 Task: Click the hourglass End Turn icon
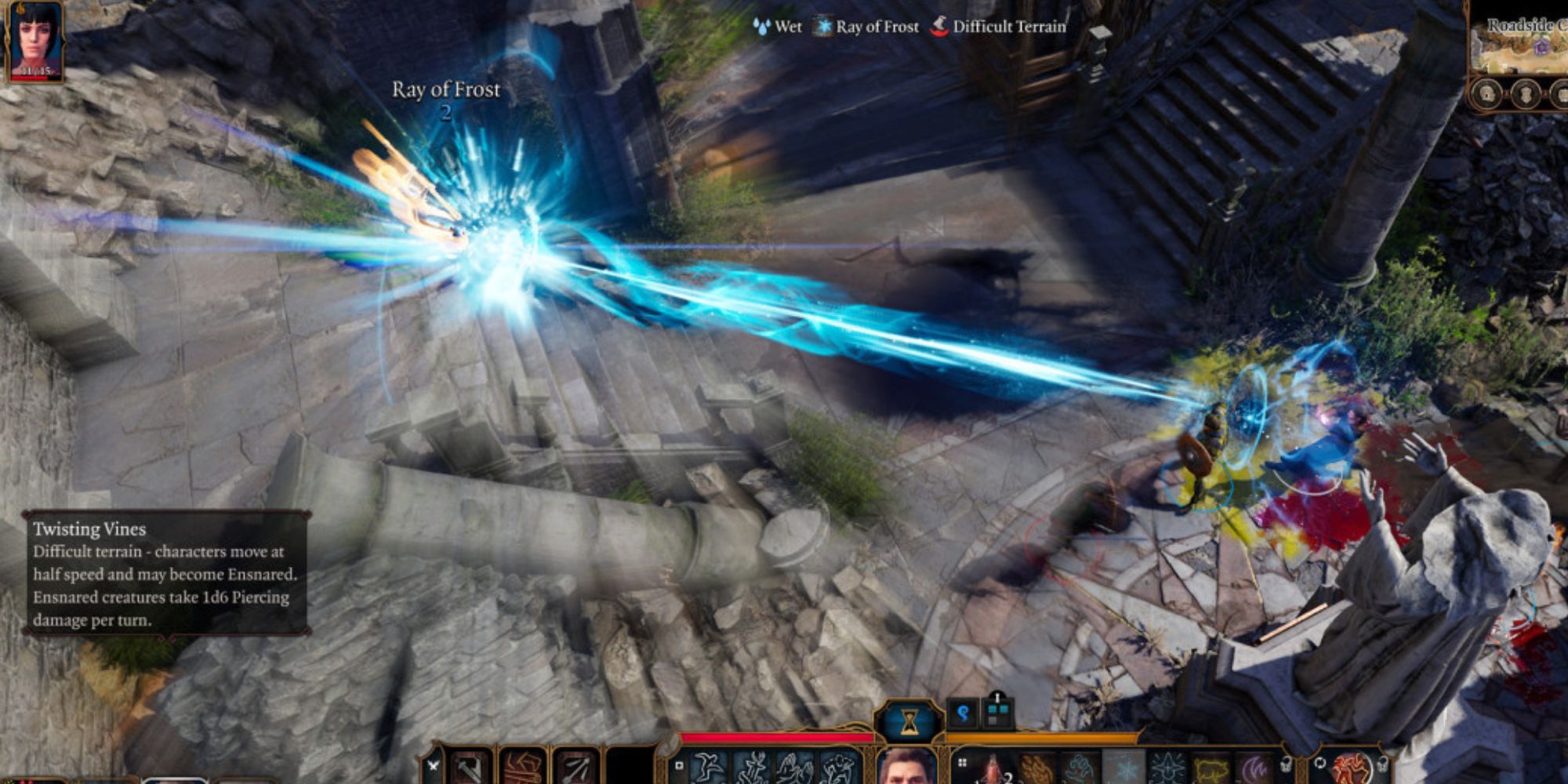point(909,720)
